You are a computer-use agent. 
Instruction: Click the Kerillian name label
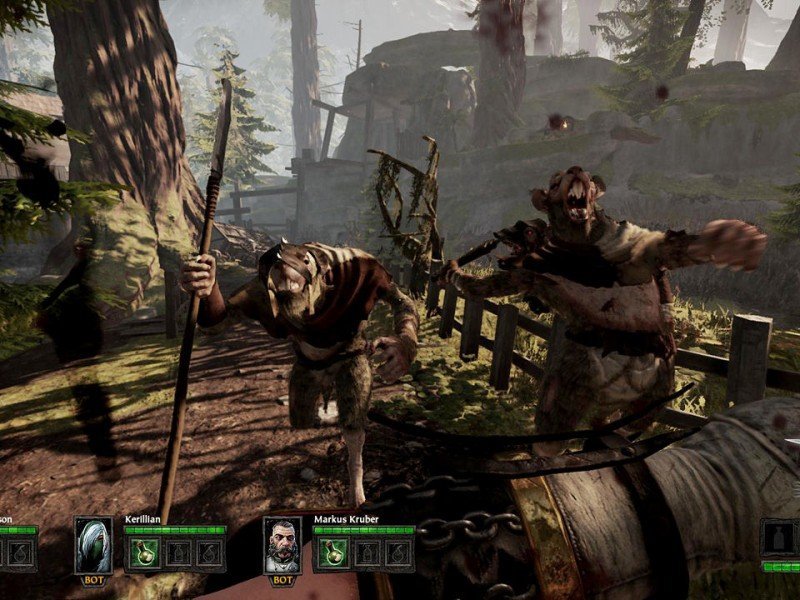pos(142,520)
